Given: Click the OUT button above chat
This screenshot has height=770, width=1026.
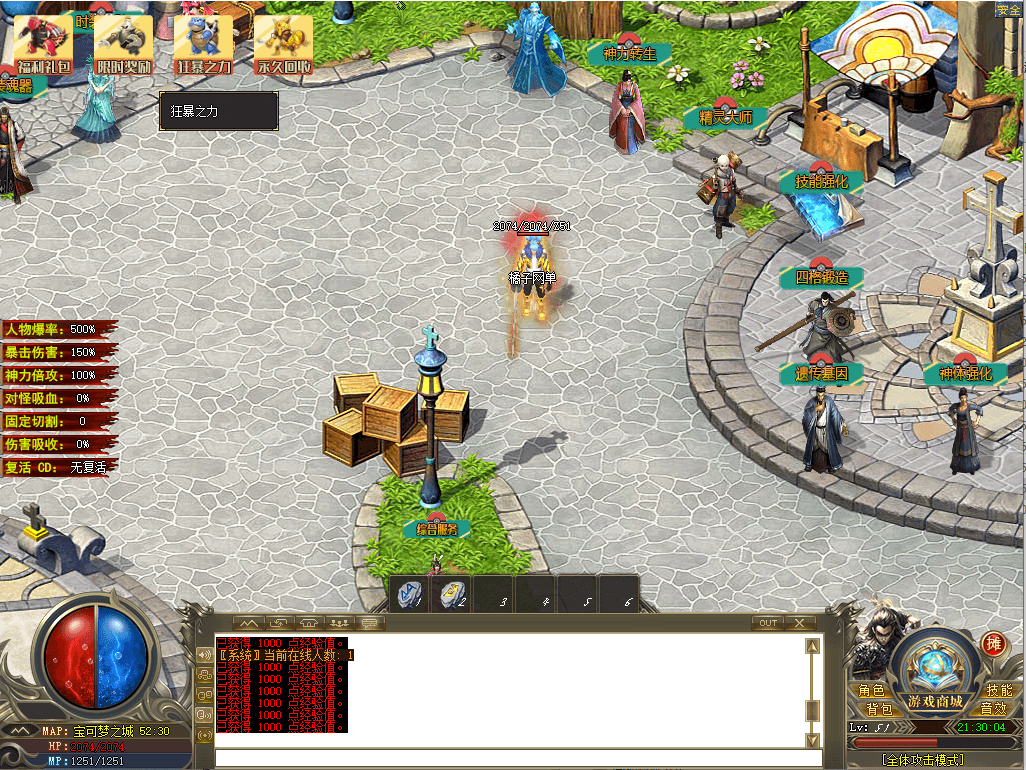Looking at the screenshot, I should point(767,622).
